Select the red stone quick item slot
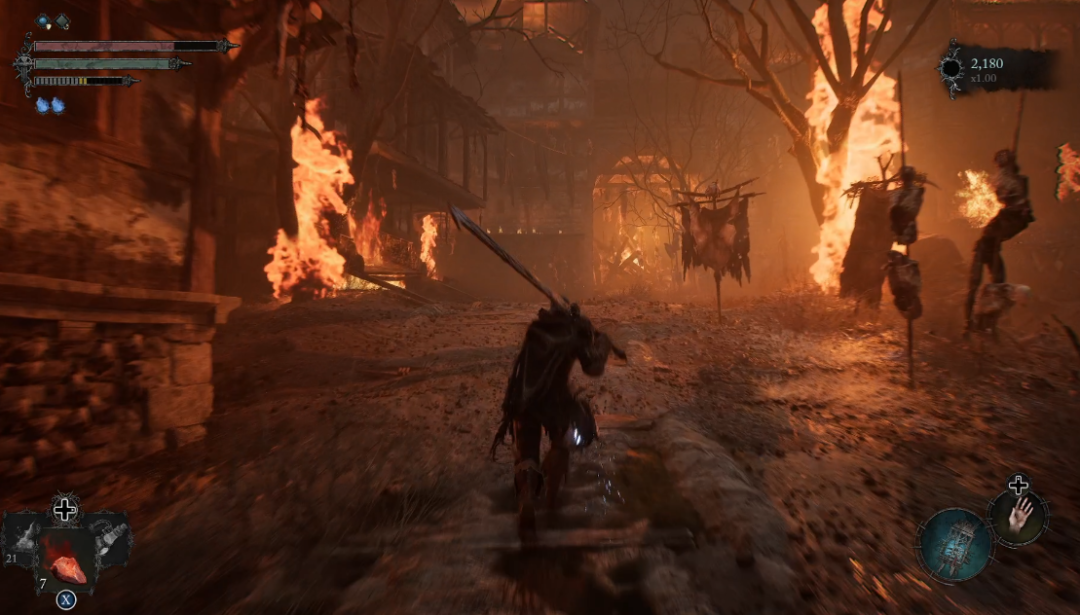1080x615 pixels. [66, 557]
